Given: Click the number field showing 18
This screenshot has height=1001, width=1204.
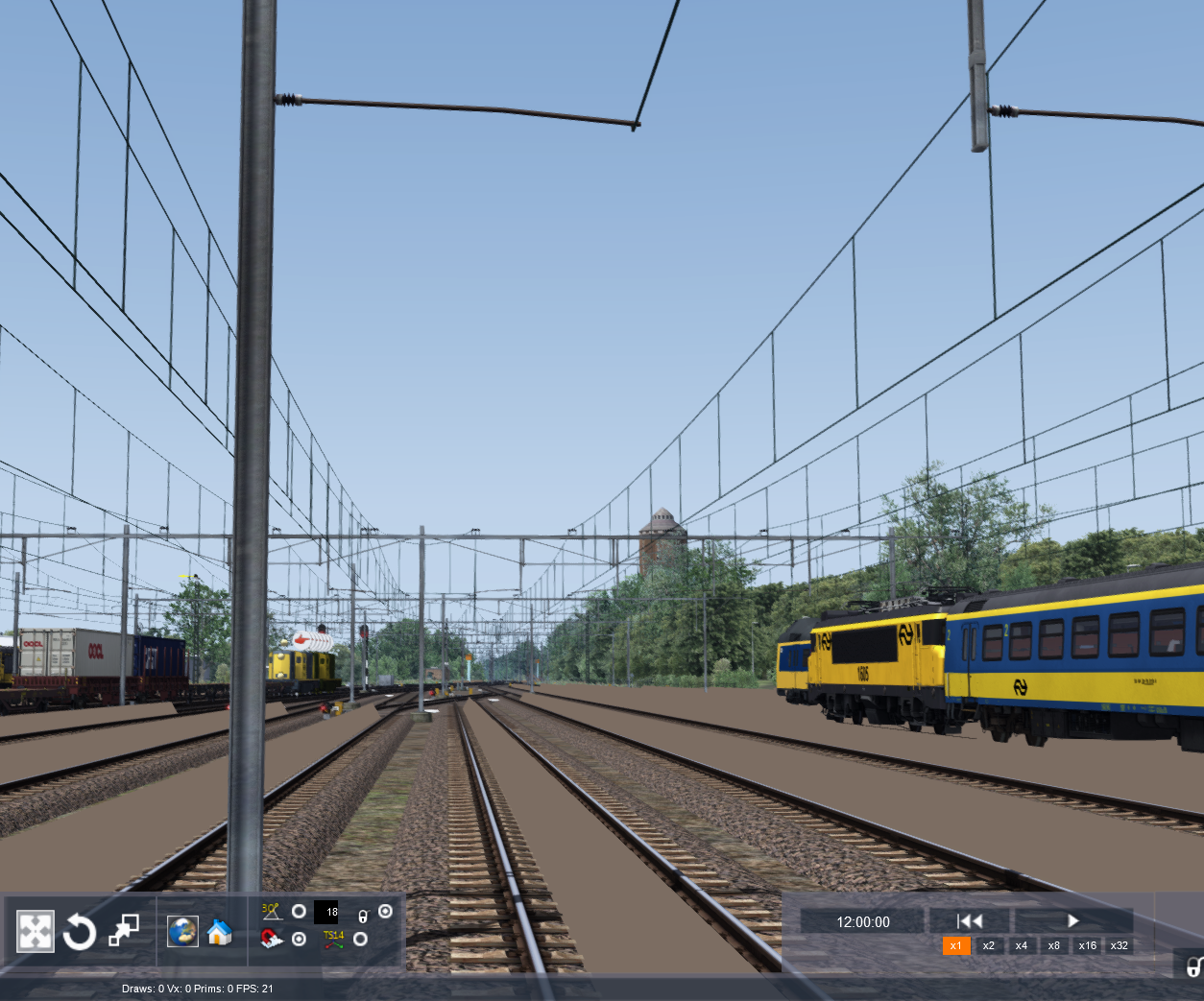Looking at the screenshot, I should (326, 913).
